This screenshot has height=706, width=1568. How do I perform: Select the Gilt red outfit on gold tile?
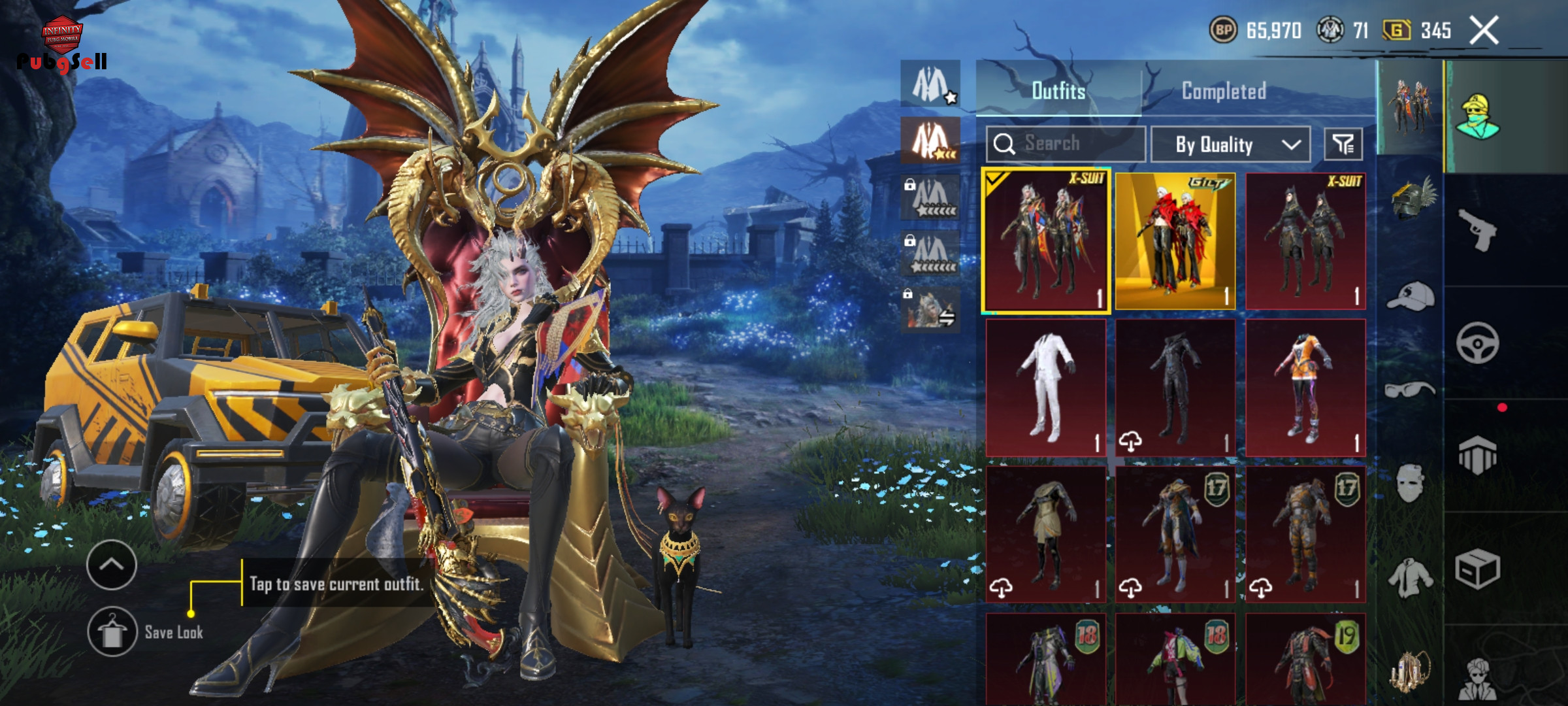(1175, 241)
